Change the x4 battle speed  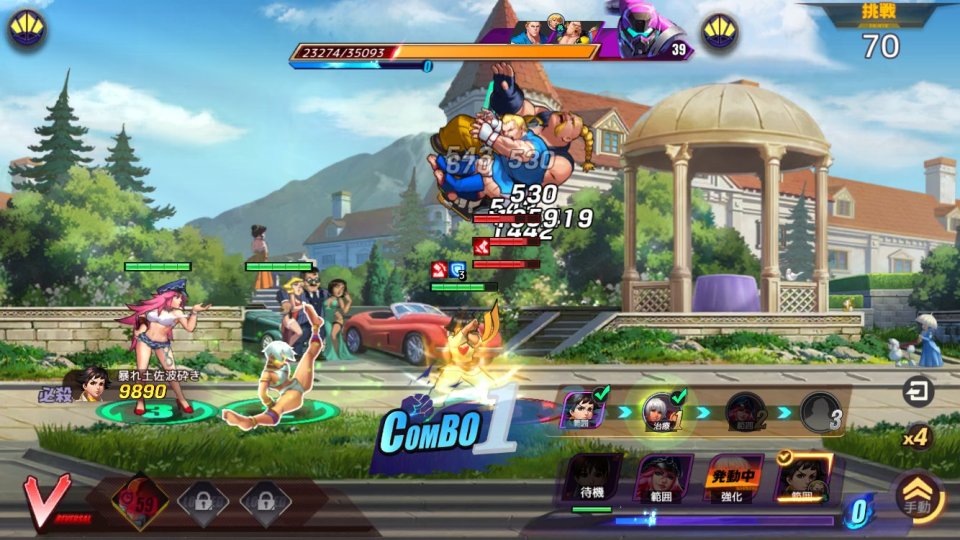point(917,438)
